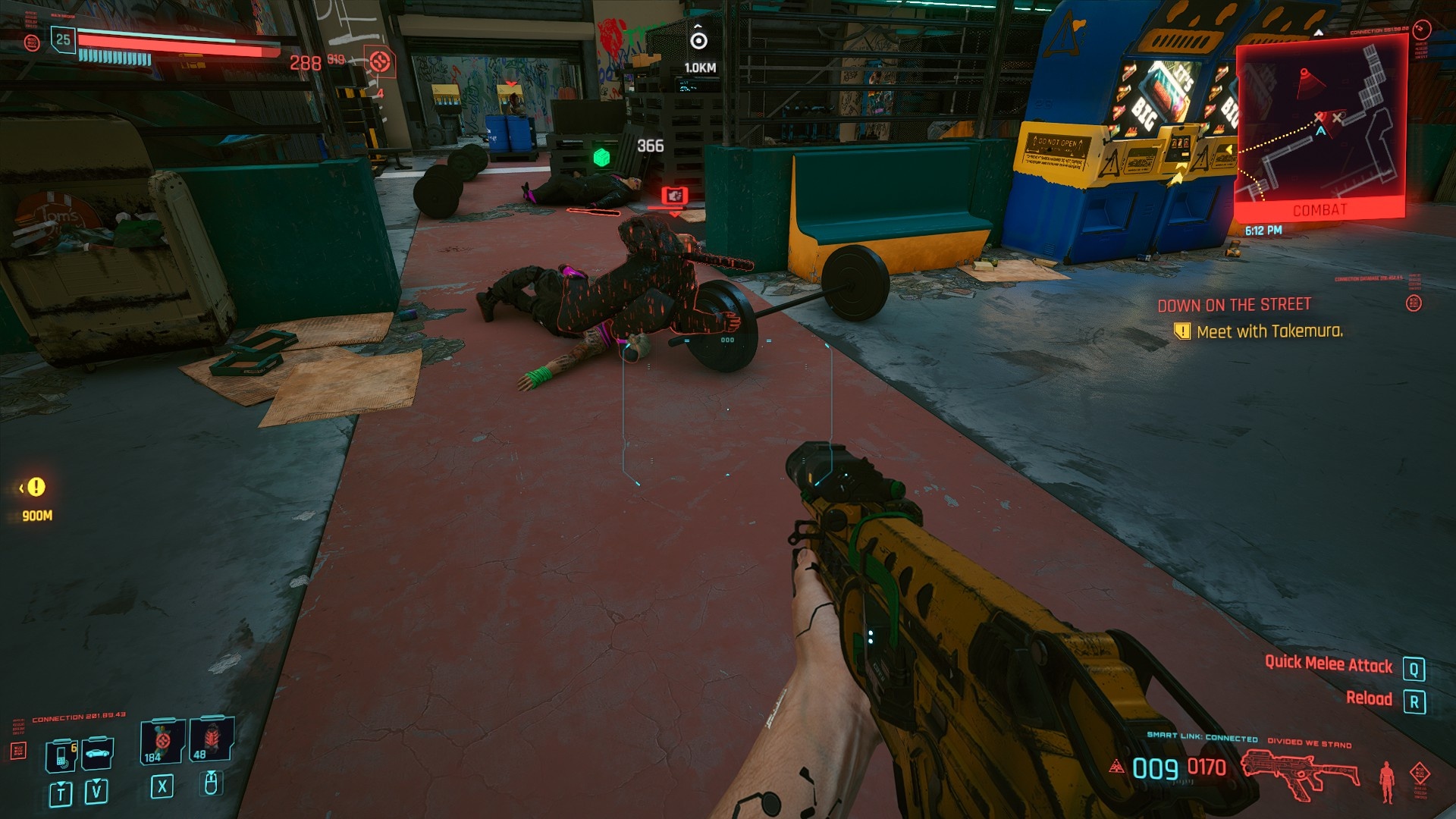Image resolution: width=1456 pixels, height=819 pixels.
Task: Click the 1.0KM objective waypoint marker
Action: point(698,40)
